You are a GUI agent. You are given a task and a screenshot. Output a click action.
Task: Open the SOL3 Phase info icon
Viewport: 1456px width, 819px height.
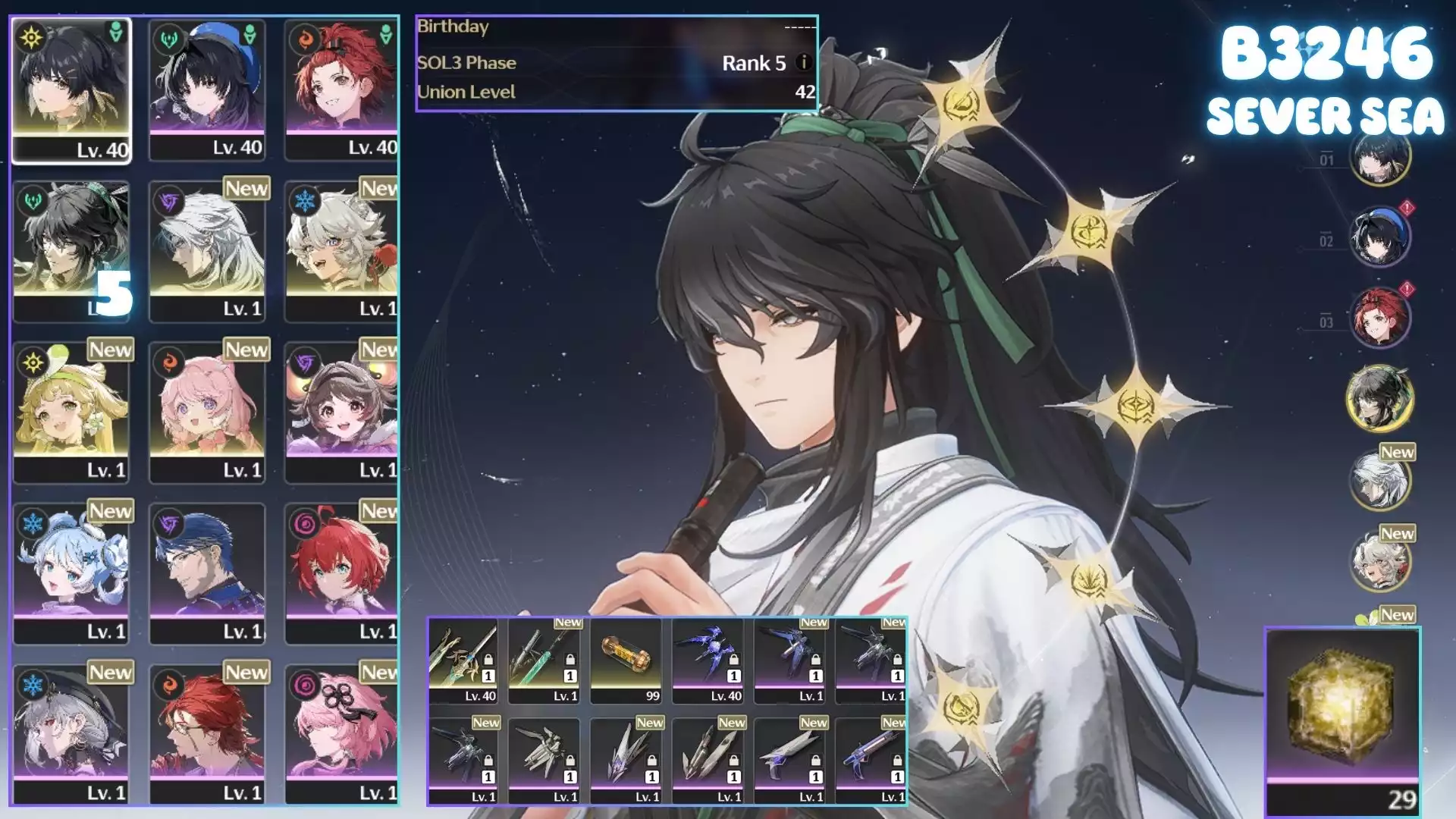pos(804,63)
